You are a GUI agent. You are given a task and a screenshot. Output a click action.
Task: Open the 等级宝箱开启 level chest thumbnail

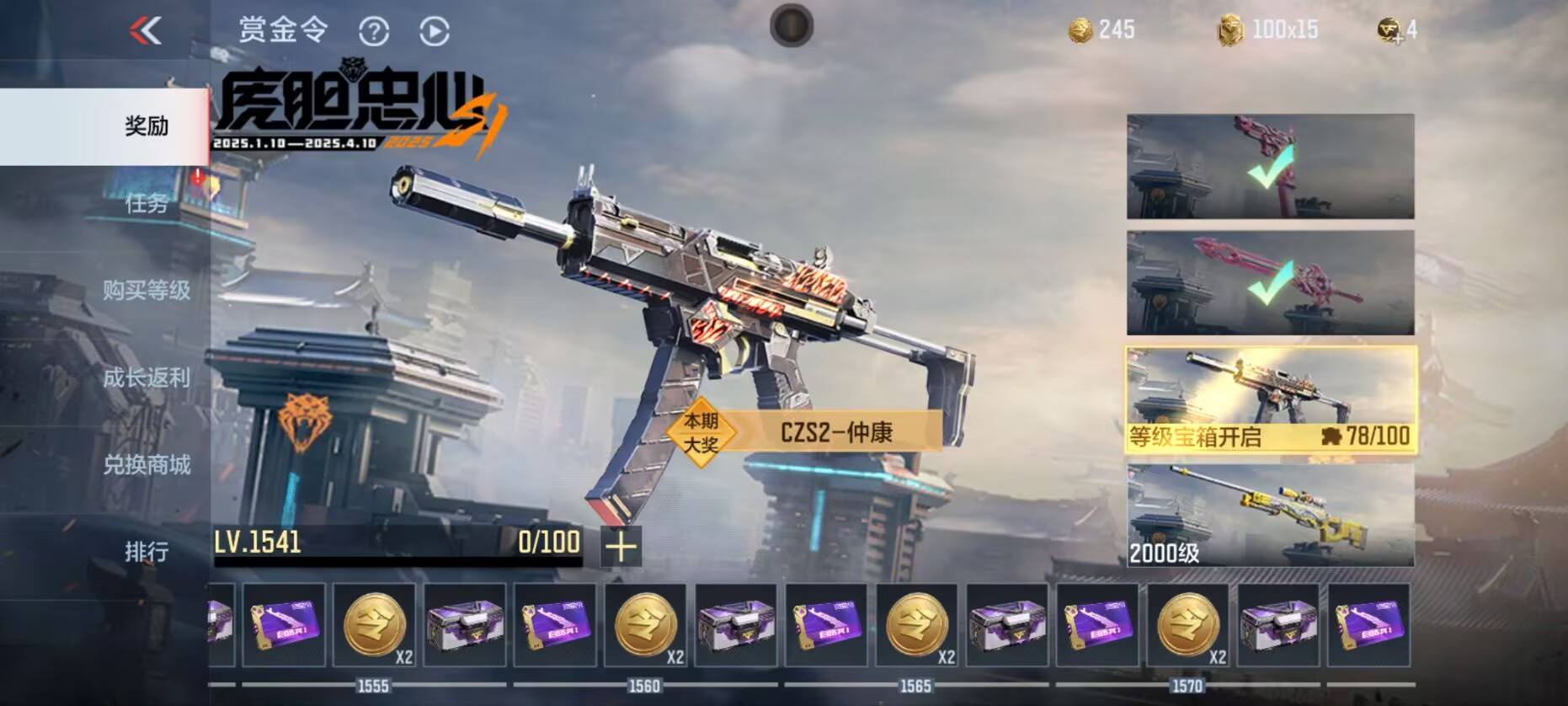(x=1271, y=400)
